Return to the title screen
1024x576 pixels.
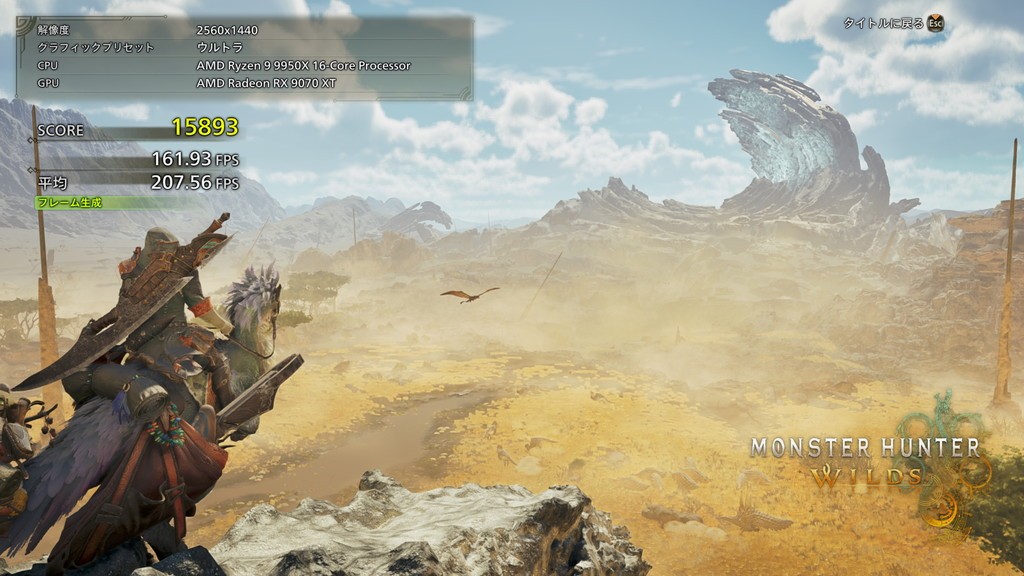pyautogui.click(x=893, y=23)
